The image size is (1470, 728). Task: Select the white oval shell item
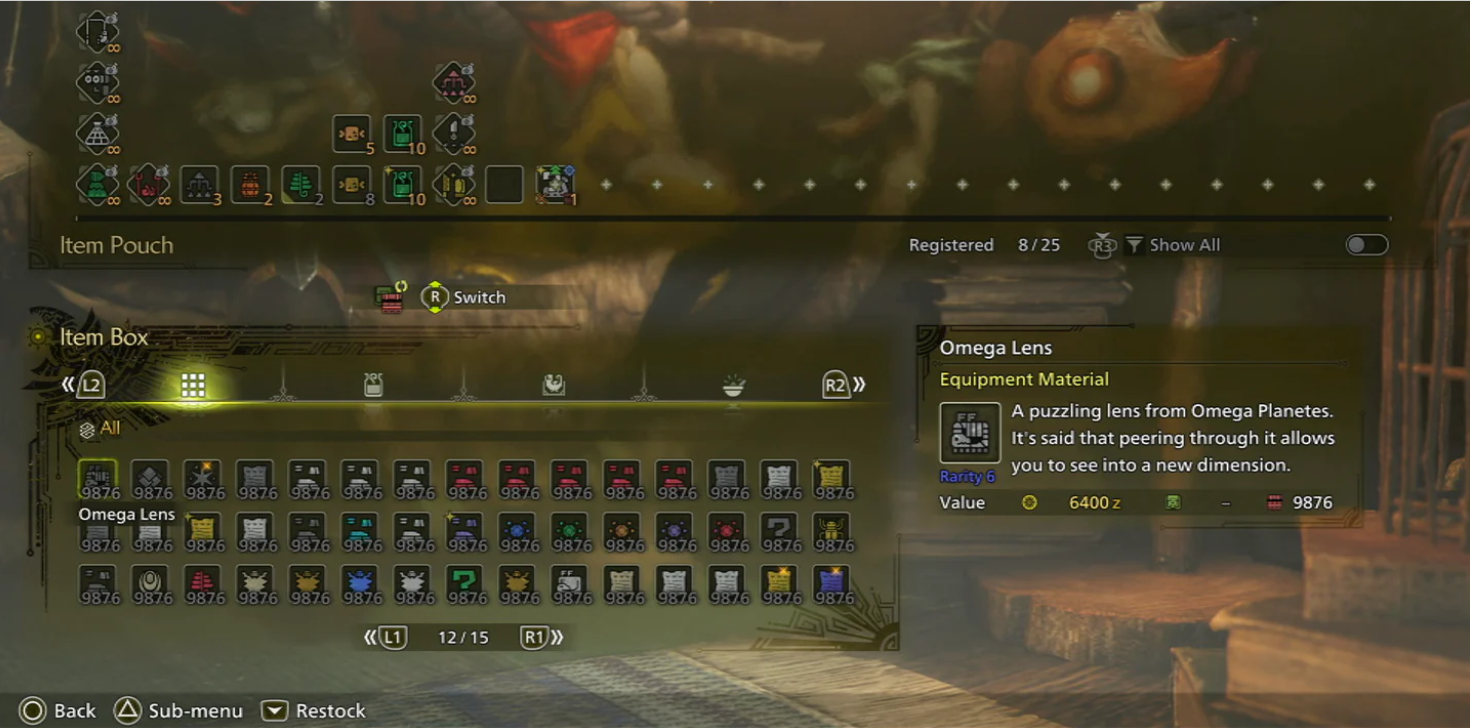[152, 584]
